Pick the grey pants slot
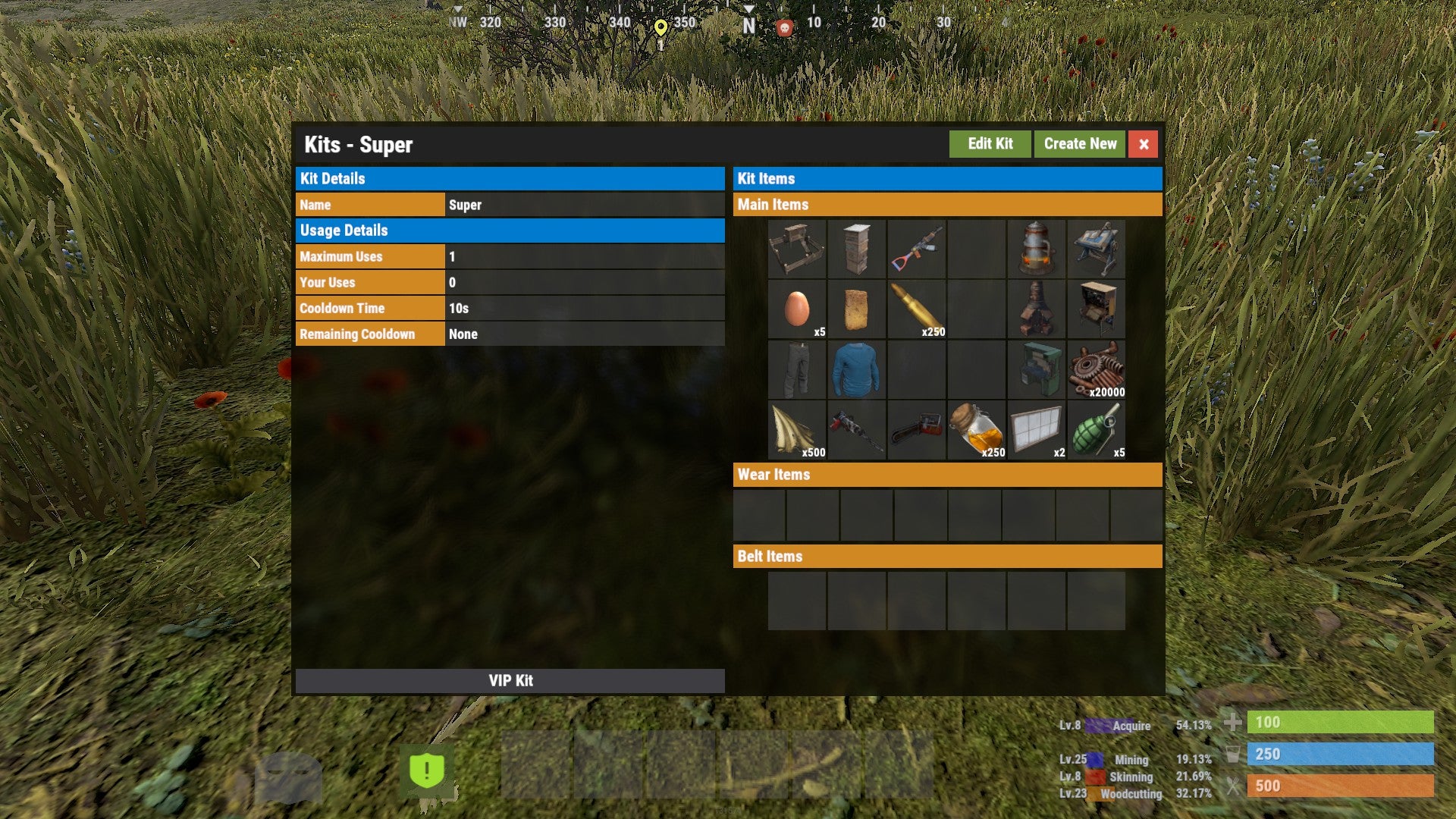The height and width of the screenshot is (819, 1456). click(x=796, y=369)
